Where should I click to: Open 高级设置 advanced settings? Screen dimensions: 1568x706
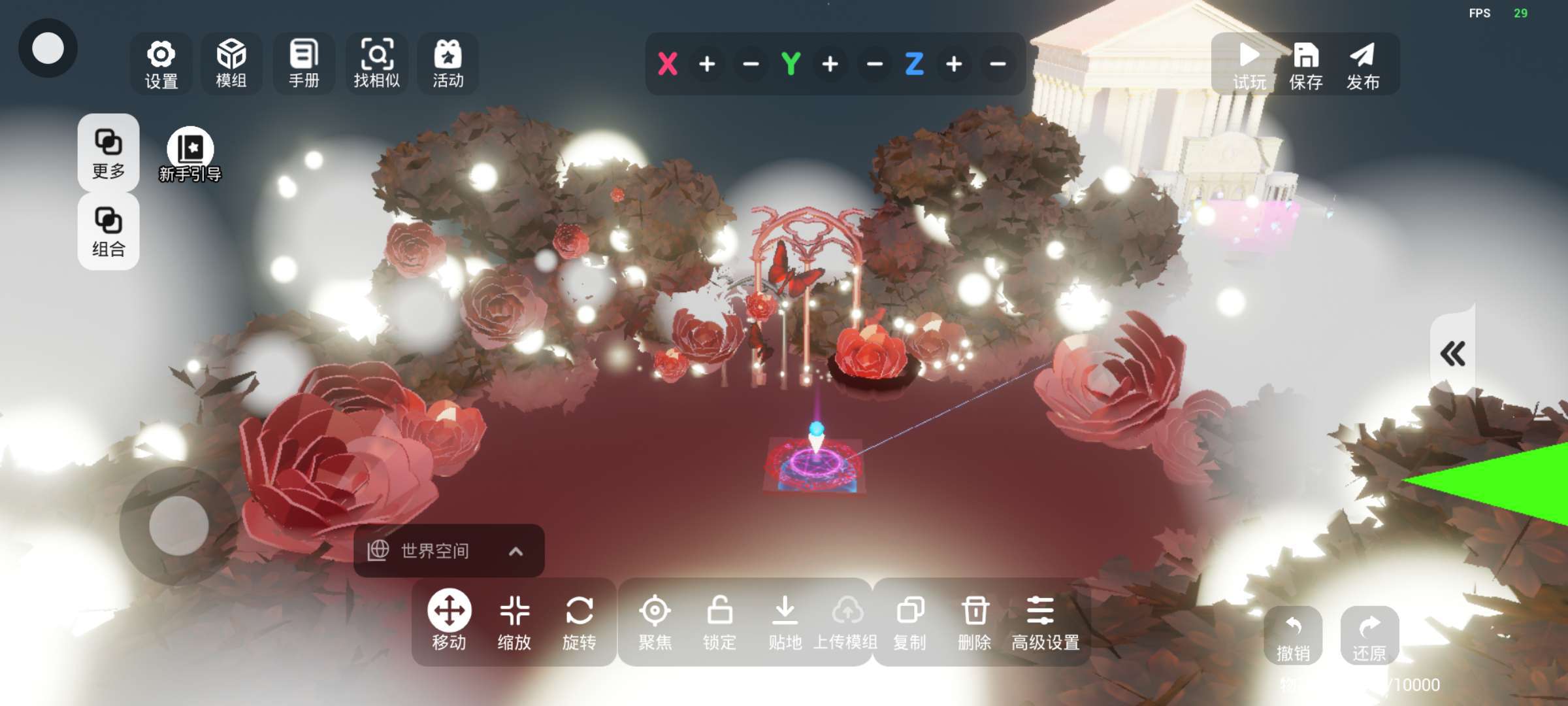click(x=1045, y=622)
